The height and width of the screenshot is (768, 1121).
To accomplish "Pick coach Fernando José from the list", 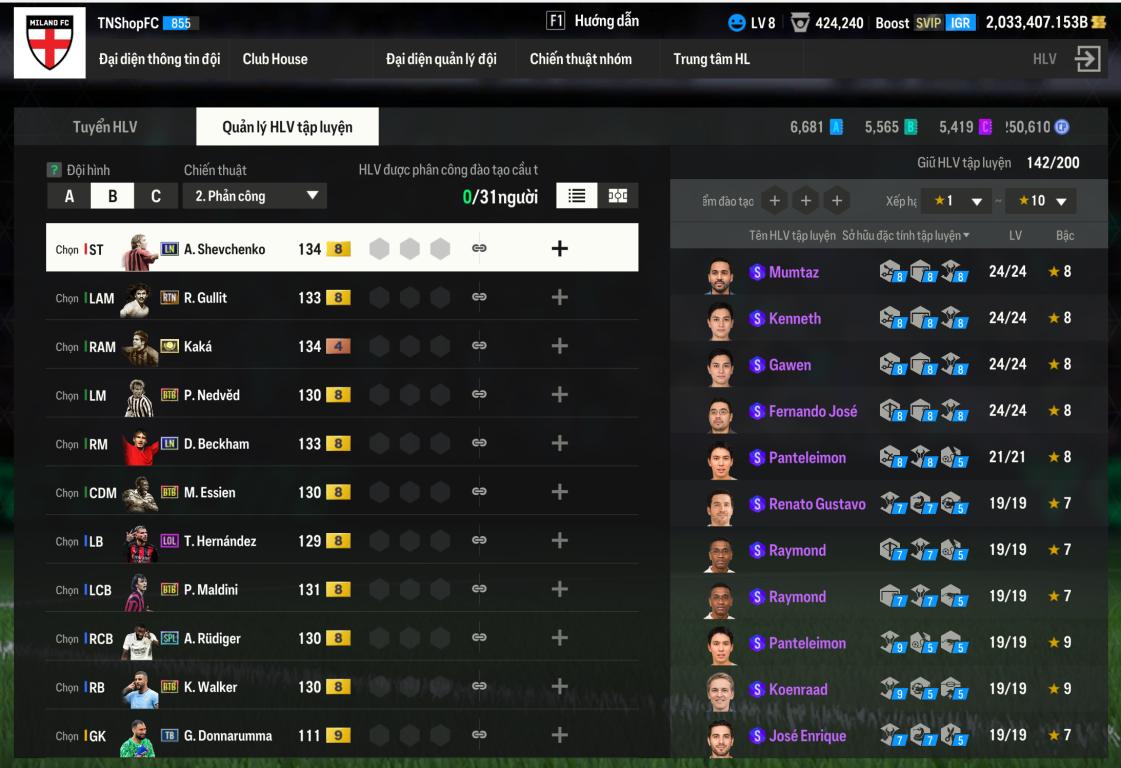I will [812, 411].
